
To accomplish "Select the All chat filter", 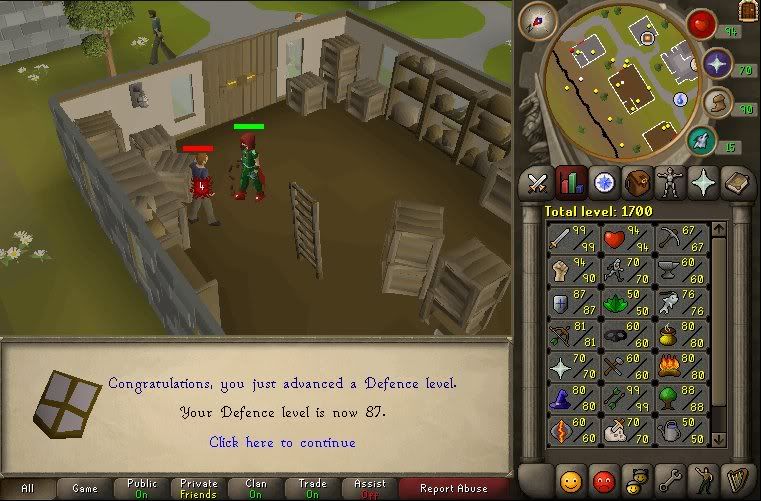I will tap(27, 489).
